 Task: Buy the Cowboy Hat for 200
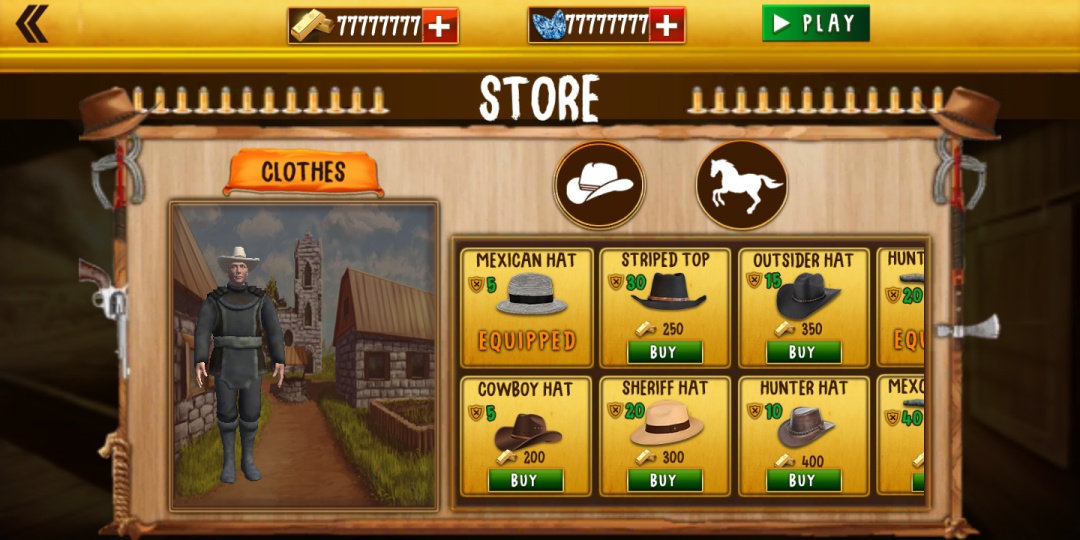[x=526, y=480]
